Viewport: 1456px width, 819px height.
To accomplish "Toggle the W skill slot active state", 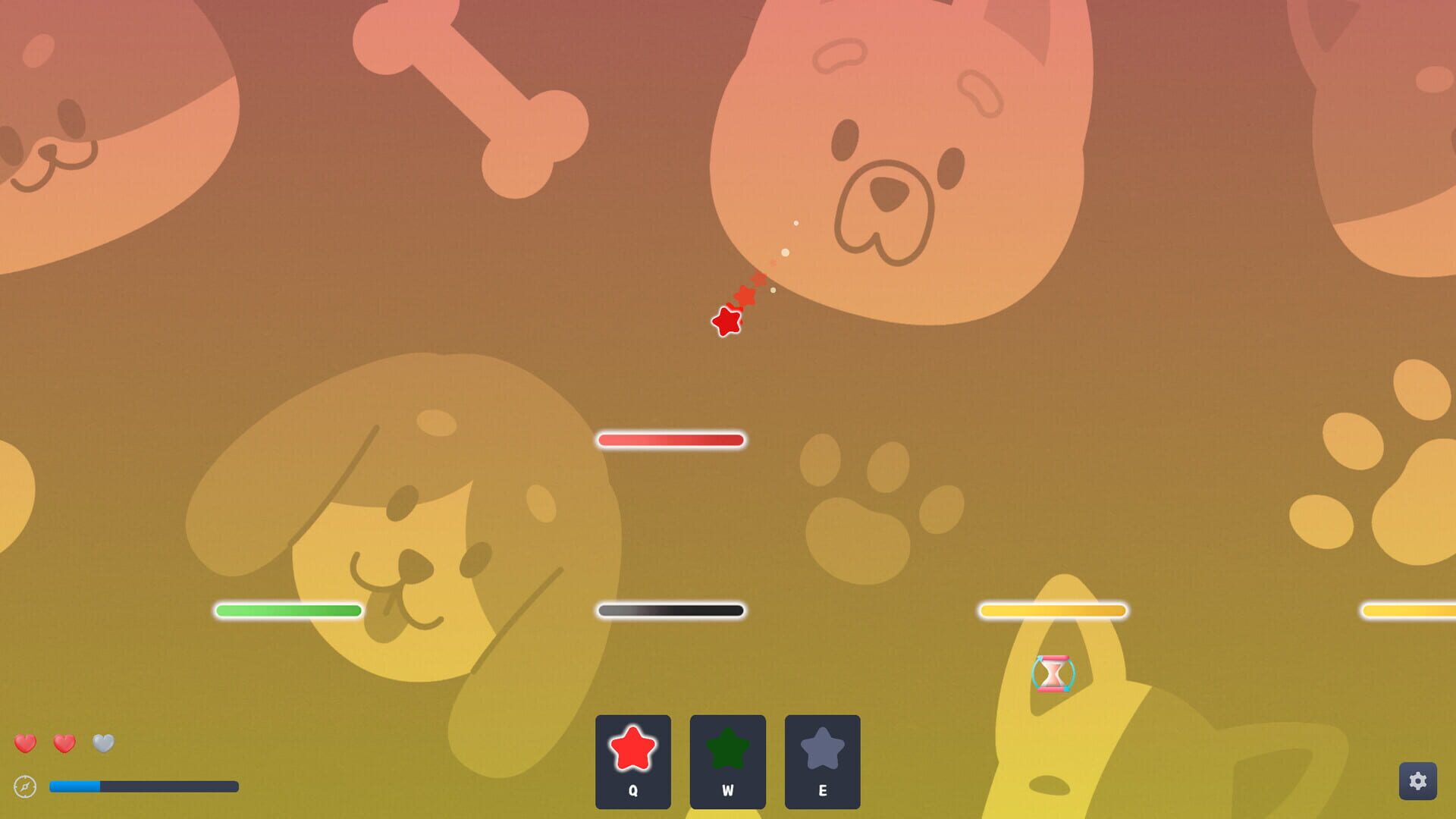I will tap(726, 762).
